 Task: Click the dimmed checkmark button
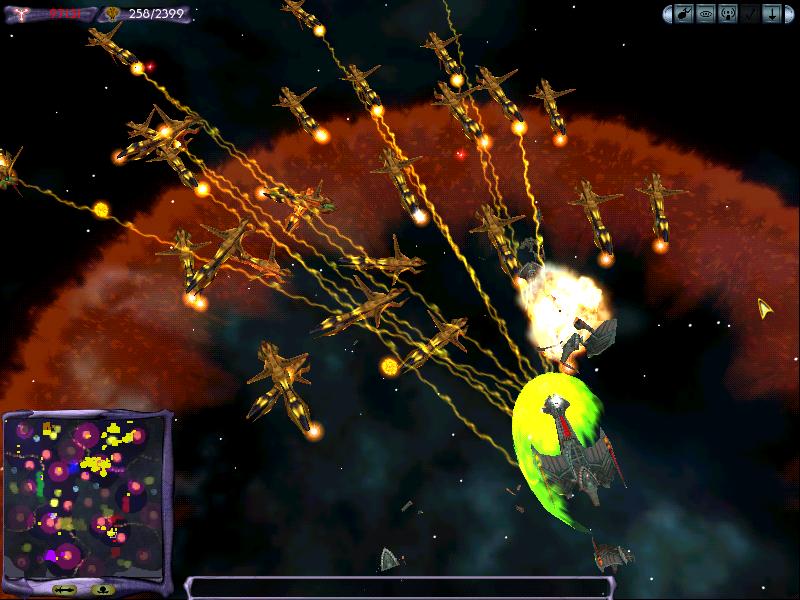coord(750,15)
